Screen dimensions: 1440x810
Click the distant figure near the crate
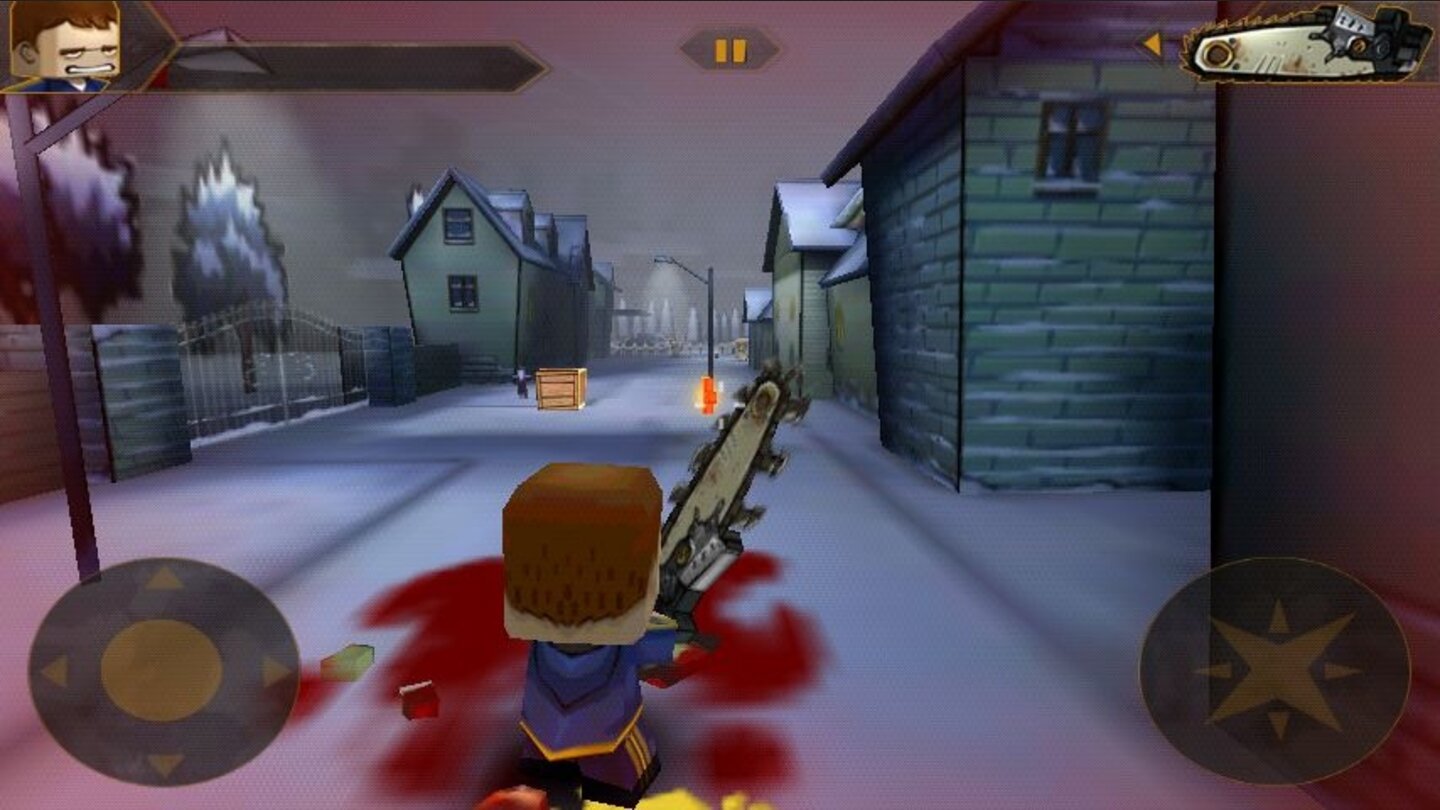click(x=522, y=385)
